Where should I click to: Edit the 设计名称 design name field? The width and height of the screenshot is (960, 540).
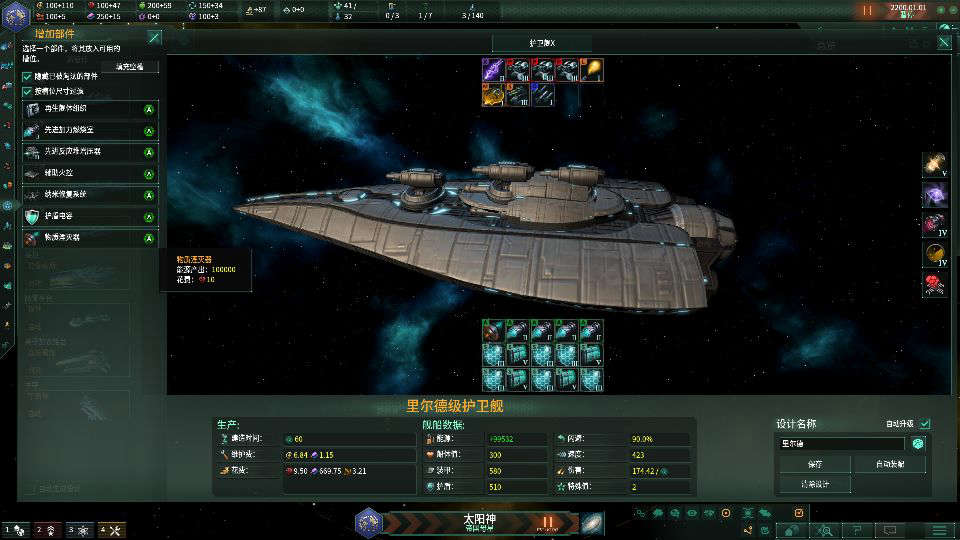click(x=840, y=443)
